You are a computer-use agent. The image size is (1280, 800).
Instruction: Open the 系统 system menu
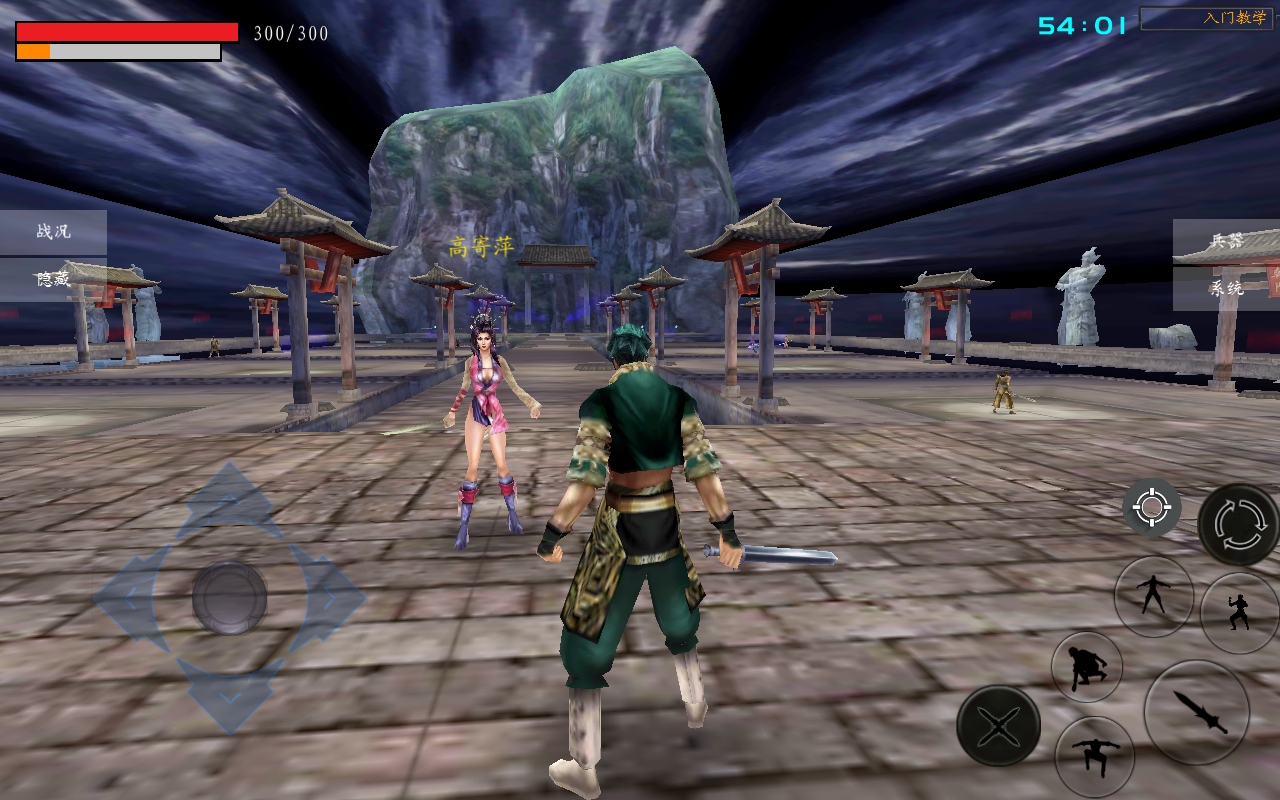tap(1226, 288)
